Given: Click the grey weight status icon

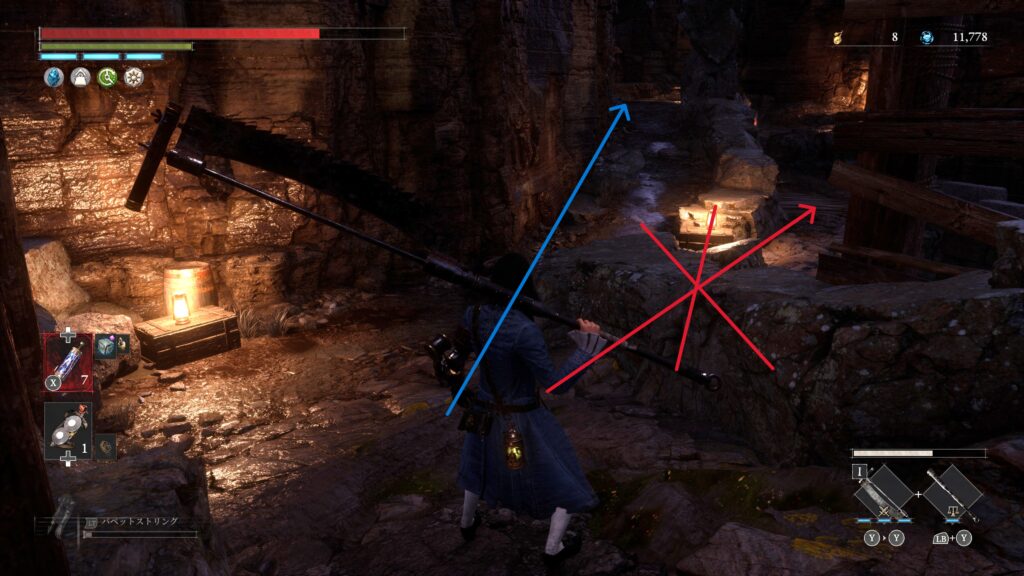Looking at the screenshot, I should click(x=79, y=77).
